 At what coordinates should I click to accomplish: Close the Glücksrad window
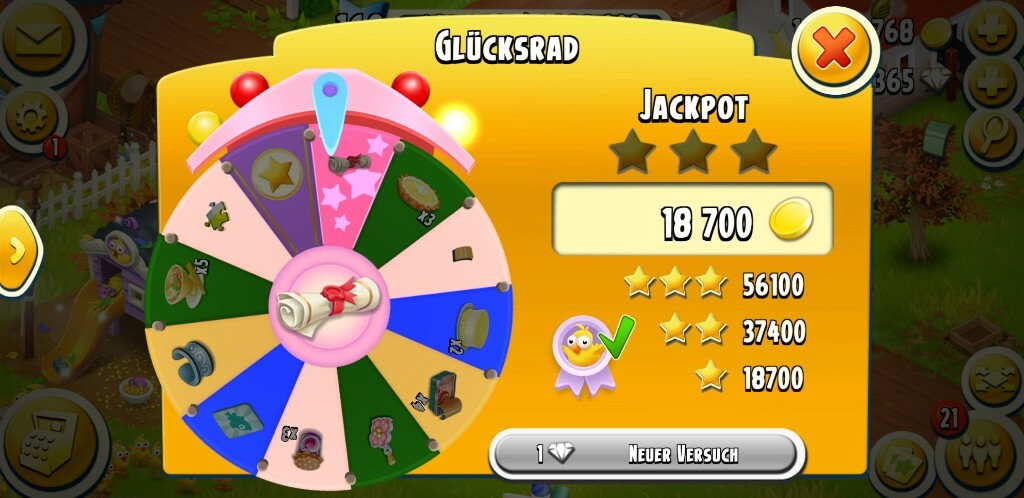tap(834, 50)
